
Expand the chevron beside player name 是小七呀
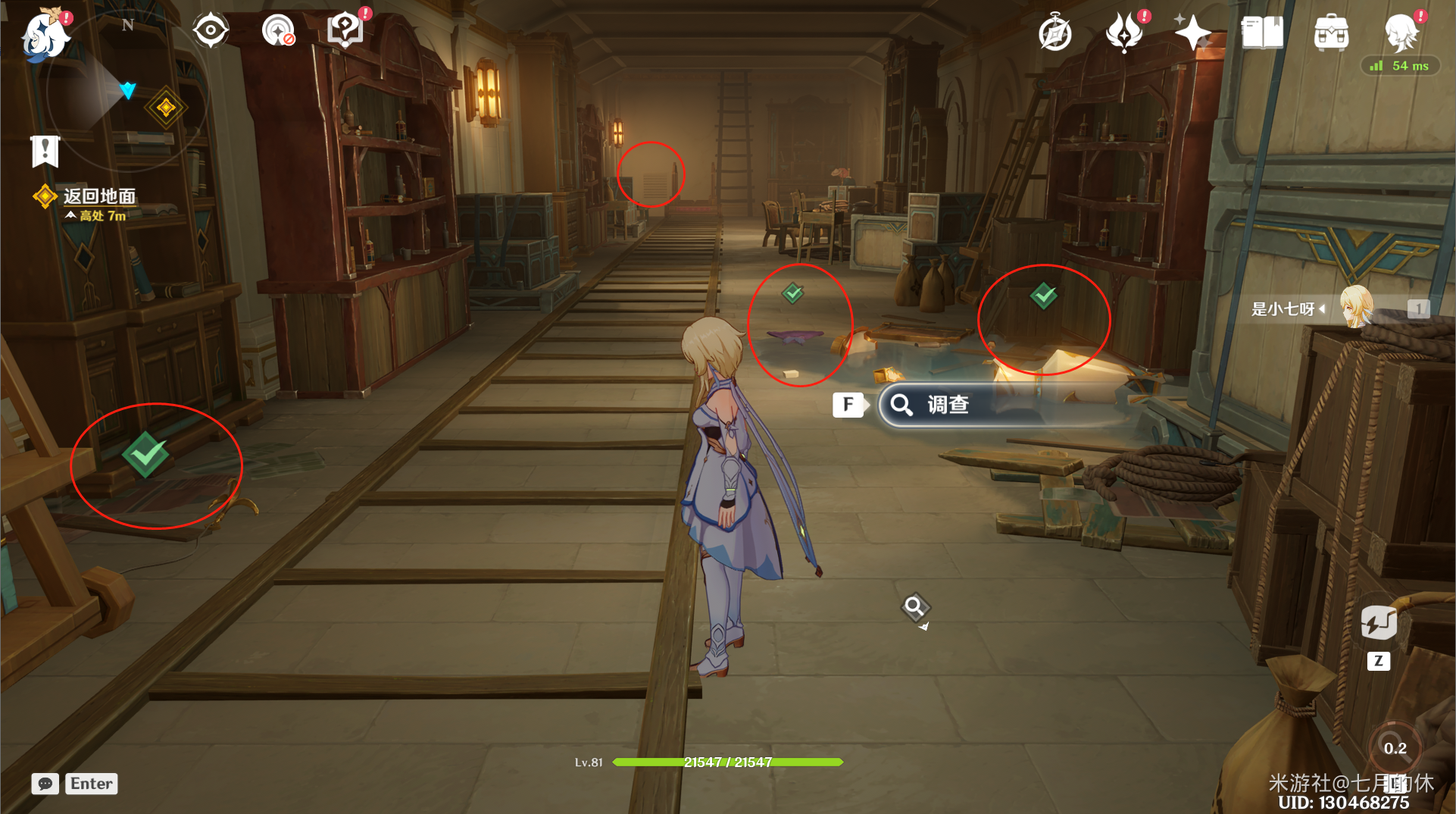1321,309
